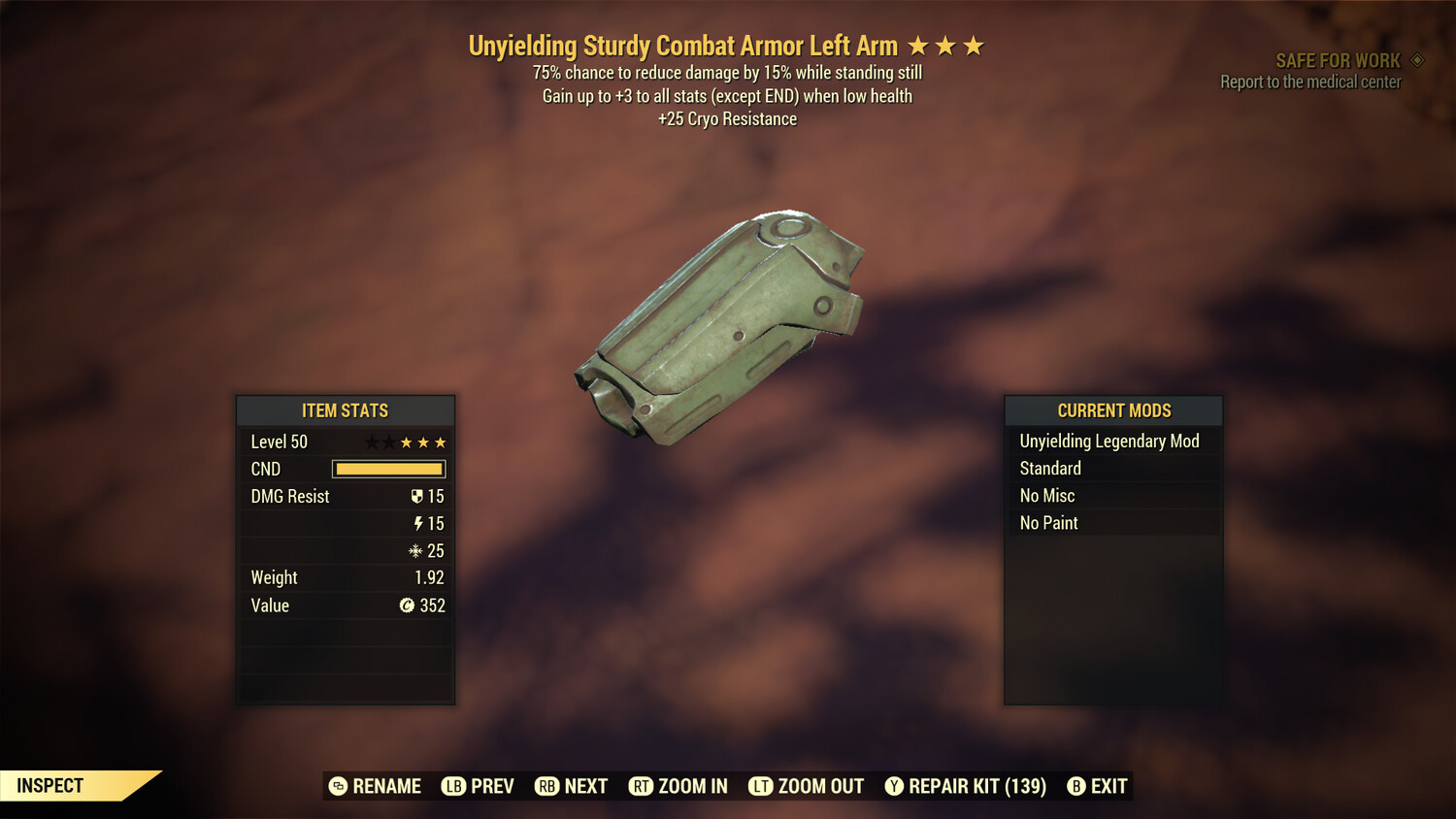Click the shield icon next to DMG Resist
The height and width of the screenshot is (819, 1456).
417,496
